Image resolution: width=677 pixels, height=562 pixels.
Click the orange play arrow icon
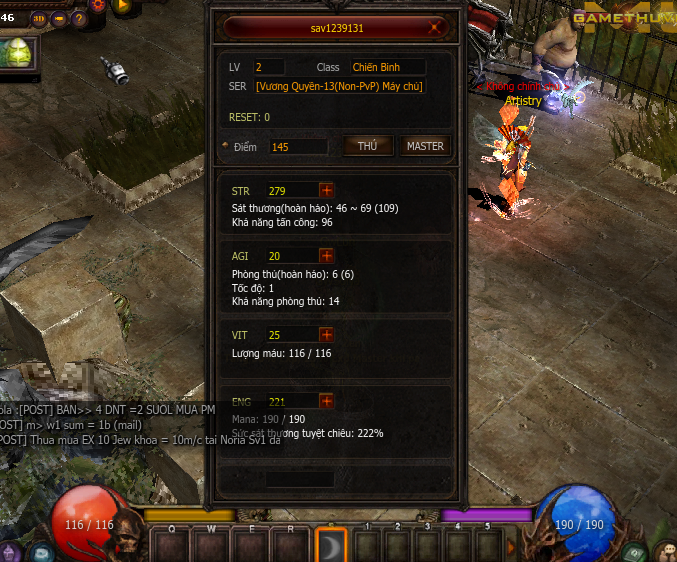tap(124, 5)
